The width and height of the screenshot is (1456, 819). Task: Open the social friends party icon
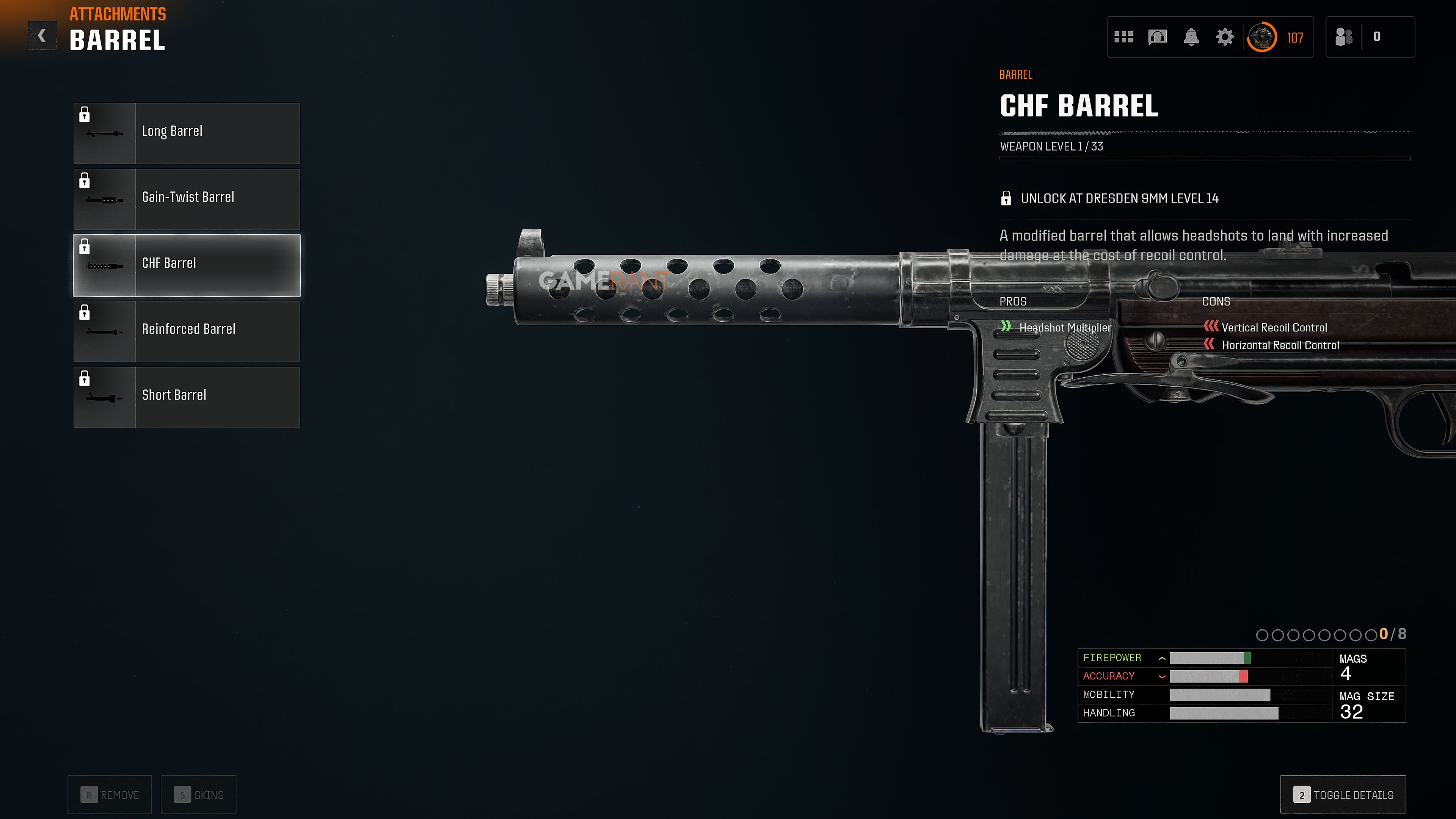[x=1343, y=37]
